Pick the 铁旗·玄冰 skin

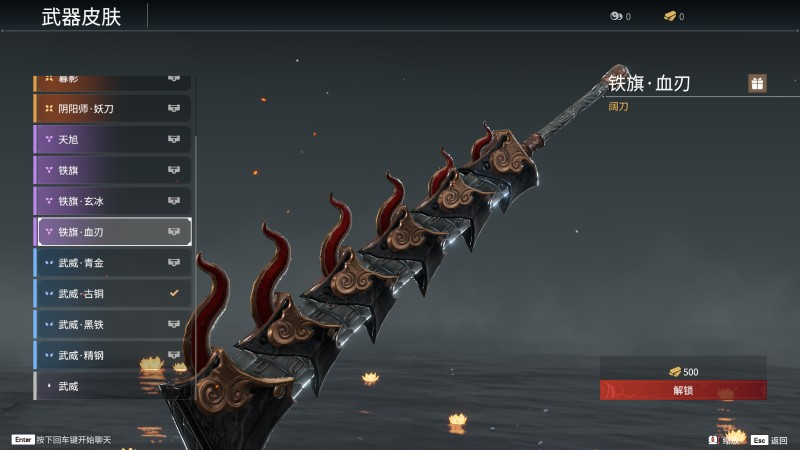pyautogui.click(x=113, y=201)
